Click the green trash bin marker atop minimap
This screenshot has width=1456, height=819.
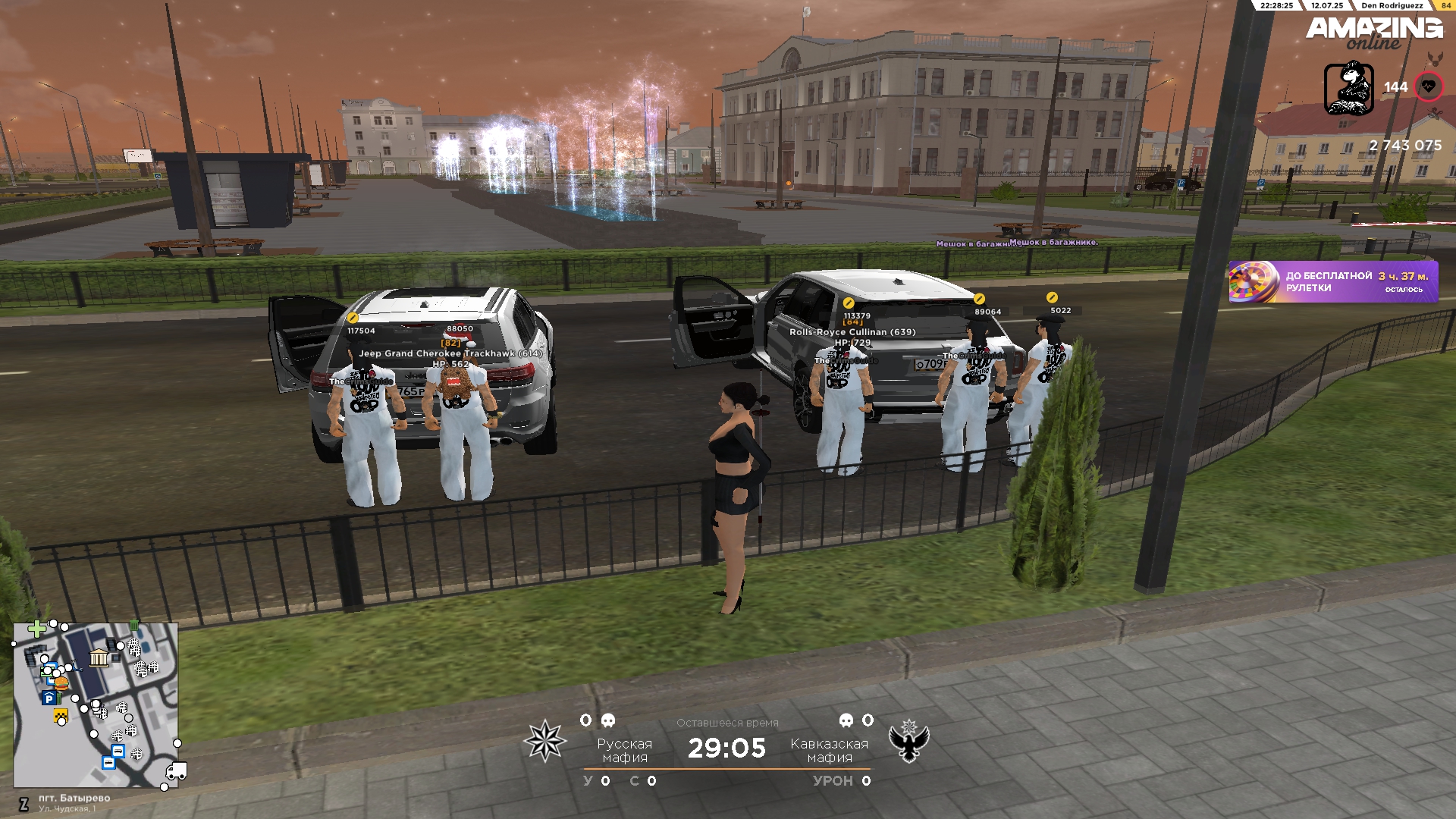pyautogui.click(x=134, y=625)
